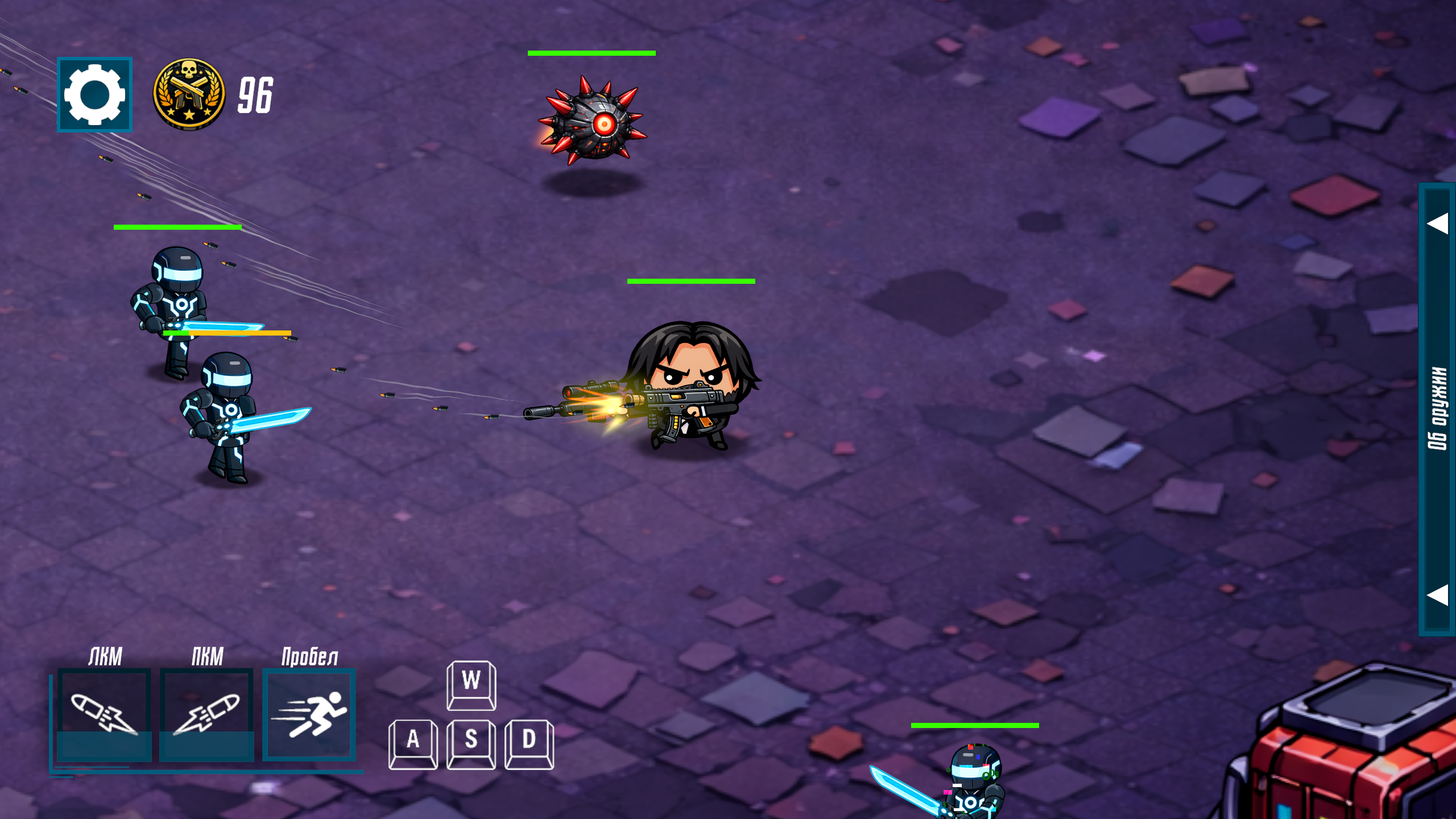This screenshot has width=1456, height=819.
Task: Select the ЛКМ bullet attack slot
Action: click(105, 715)
